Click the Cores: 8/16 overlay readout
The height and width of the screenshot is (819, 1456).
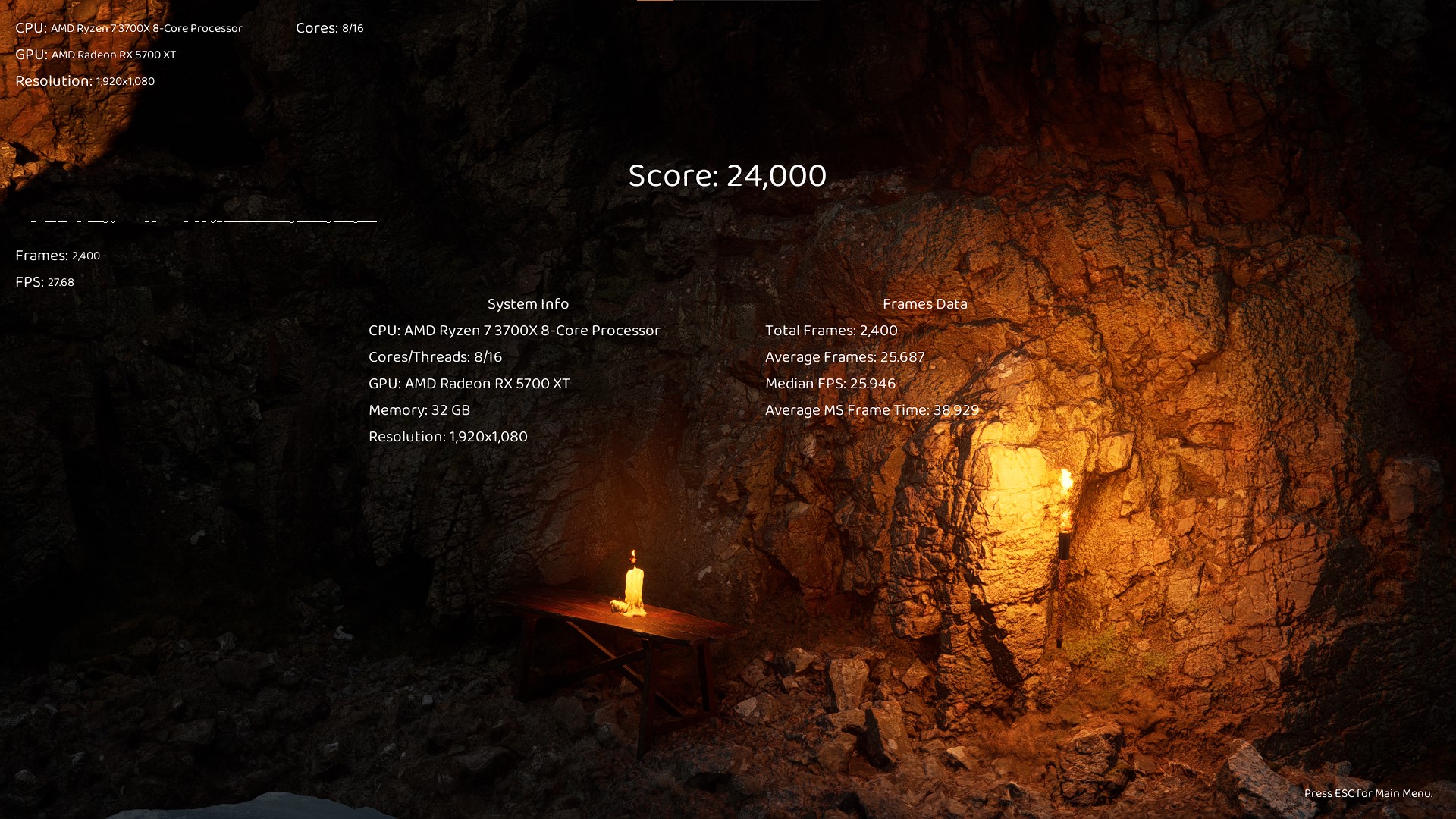pos(329,28)
